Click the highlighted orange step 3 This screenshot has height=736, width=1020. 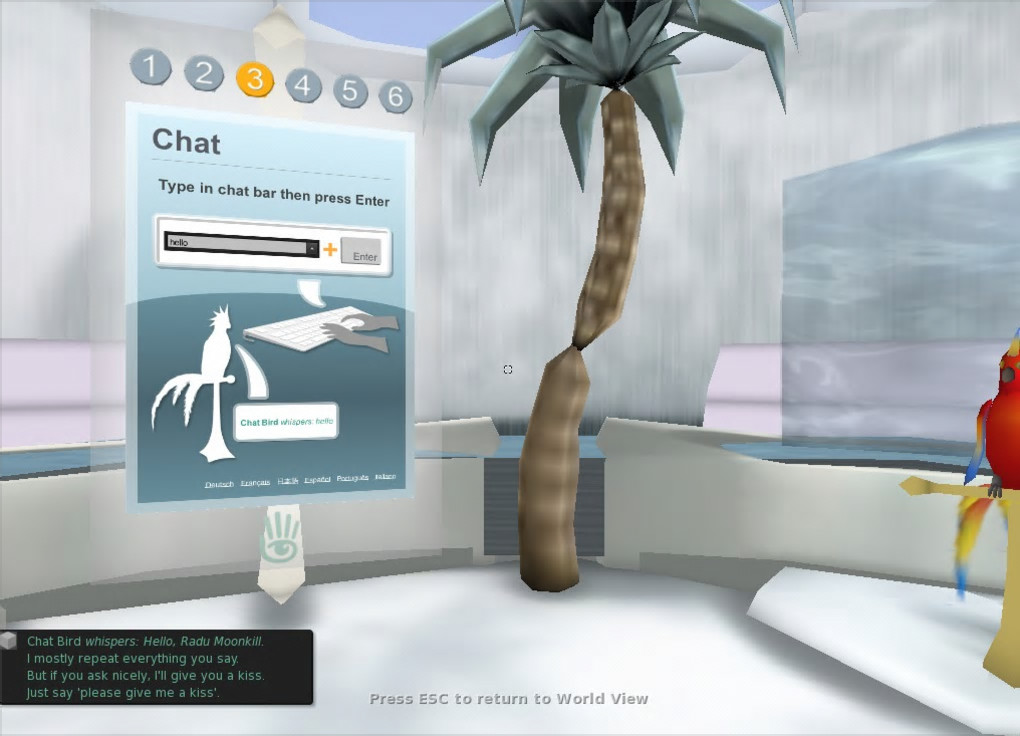point(255,79)
